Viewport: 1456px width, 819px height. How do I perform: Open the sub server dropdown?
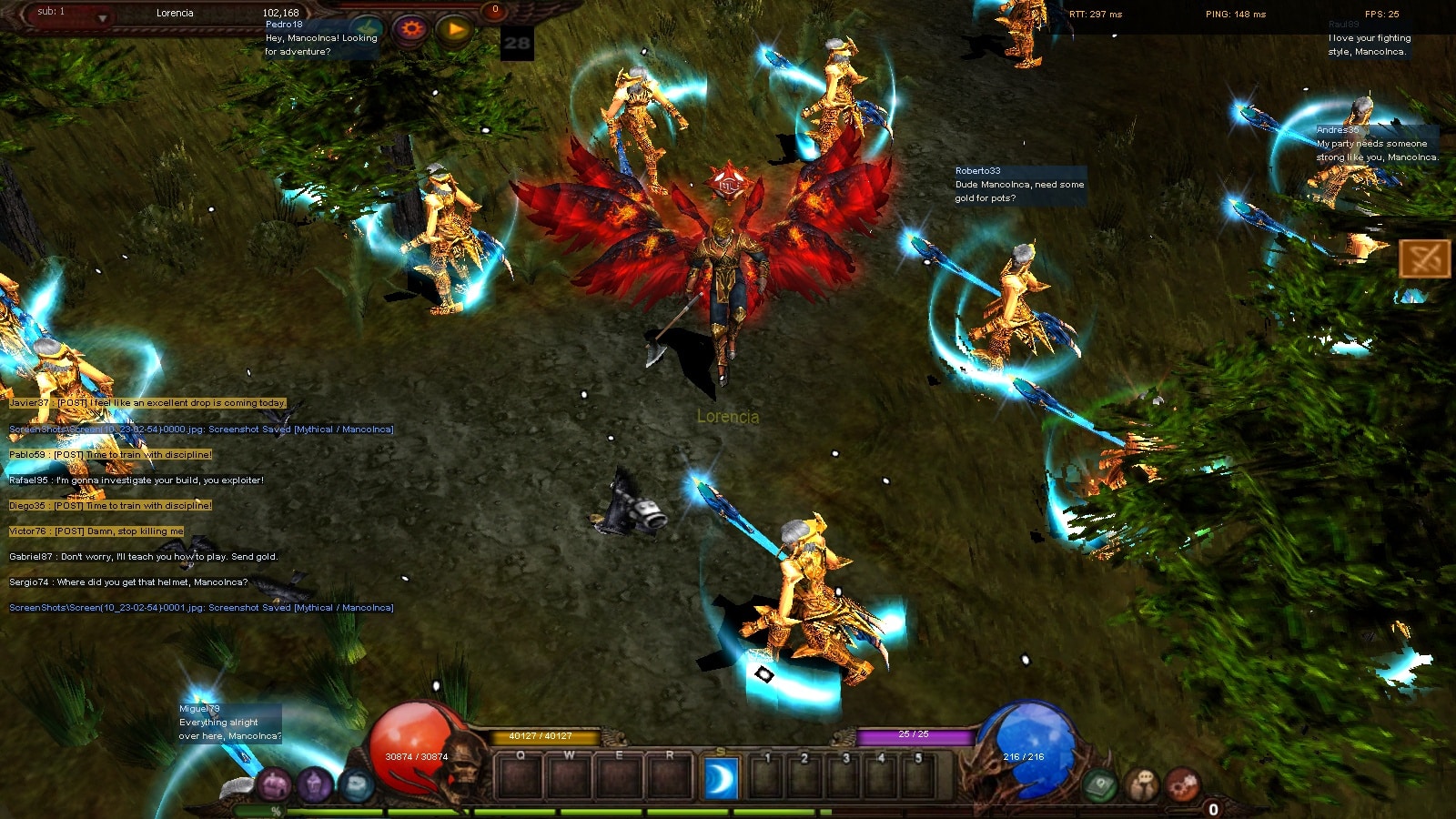click(x=102, y=18)
